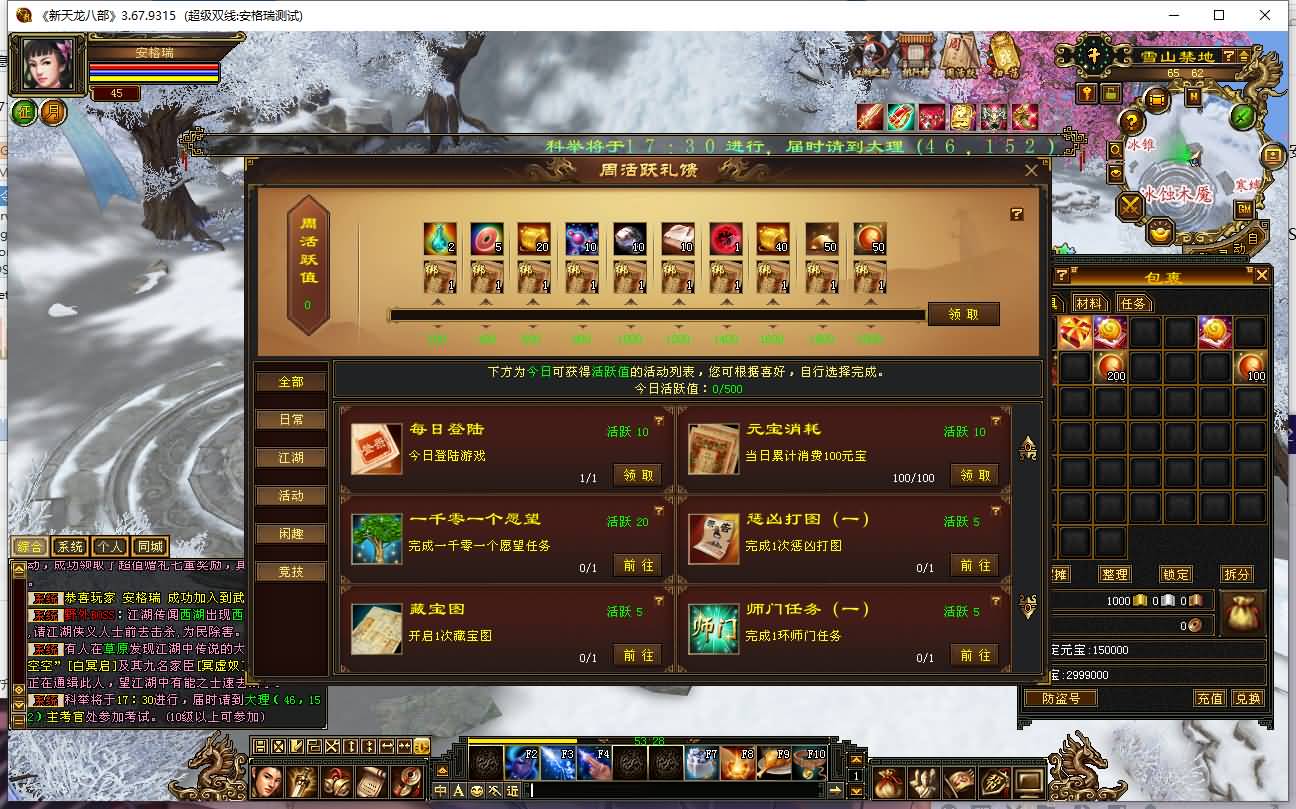
Task: Open the 周活跃 activity icon at the top
Action: coord(962,60)
